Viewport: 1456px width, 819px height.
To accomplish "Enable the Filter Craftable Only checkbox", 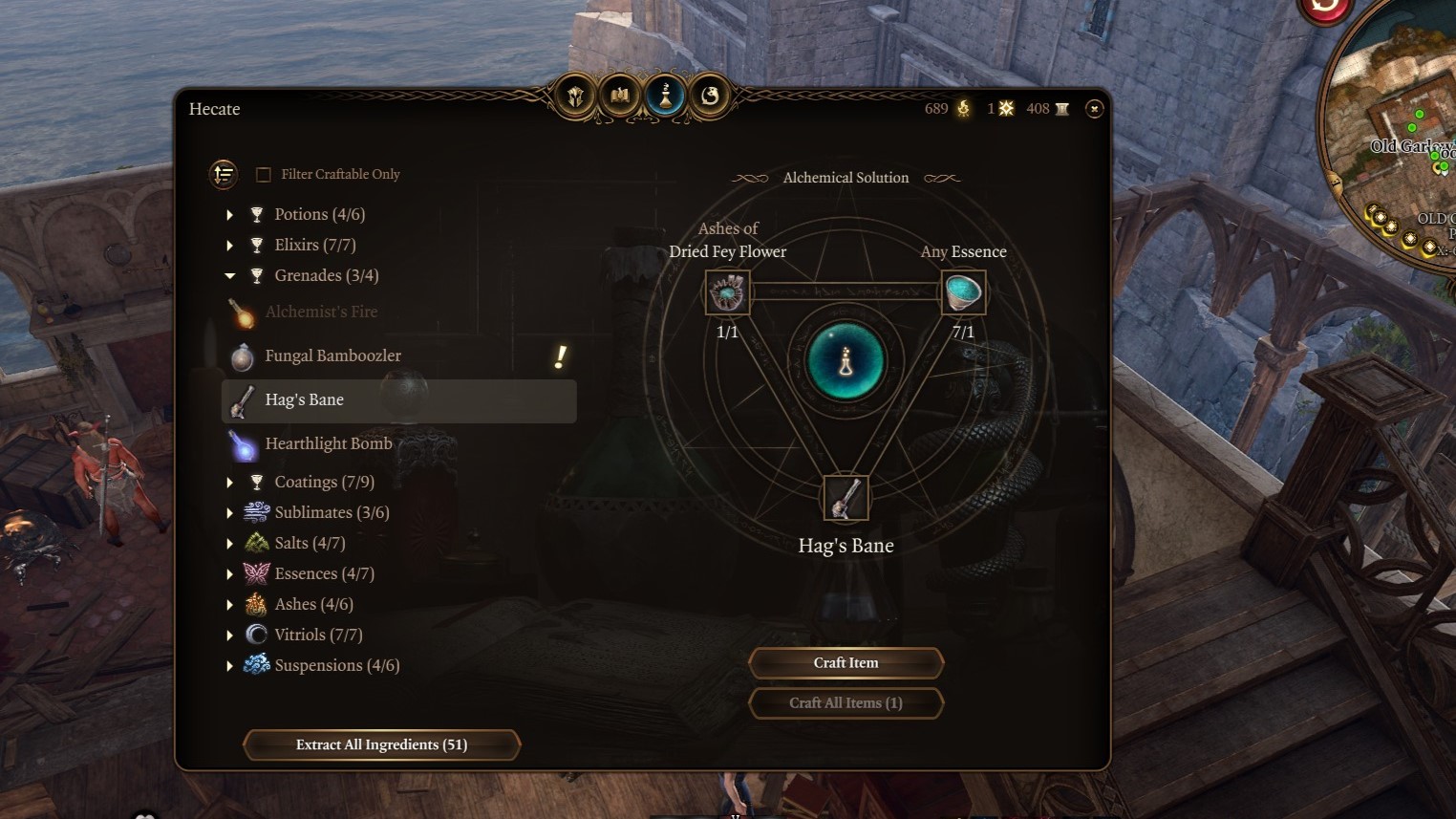I will pos(262,174).
